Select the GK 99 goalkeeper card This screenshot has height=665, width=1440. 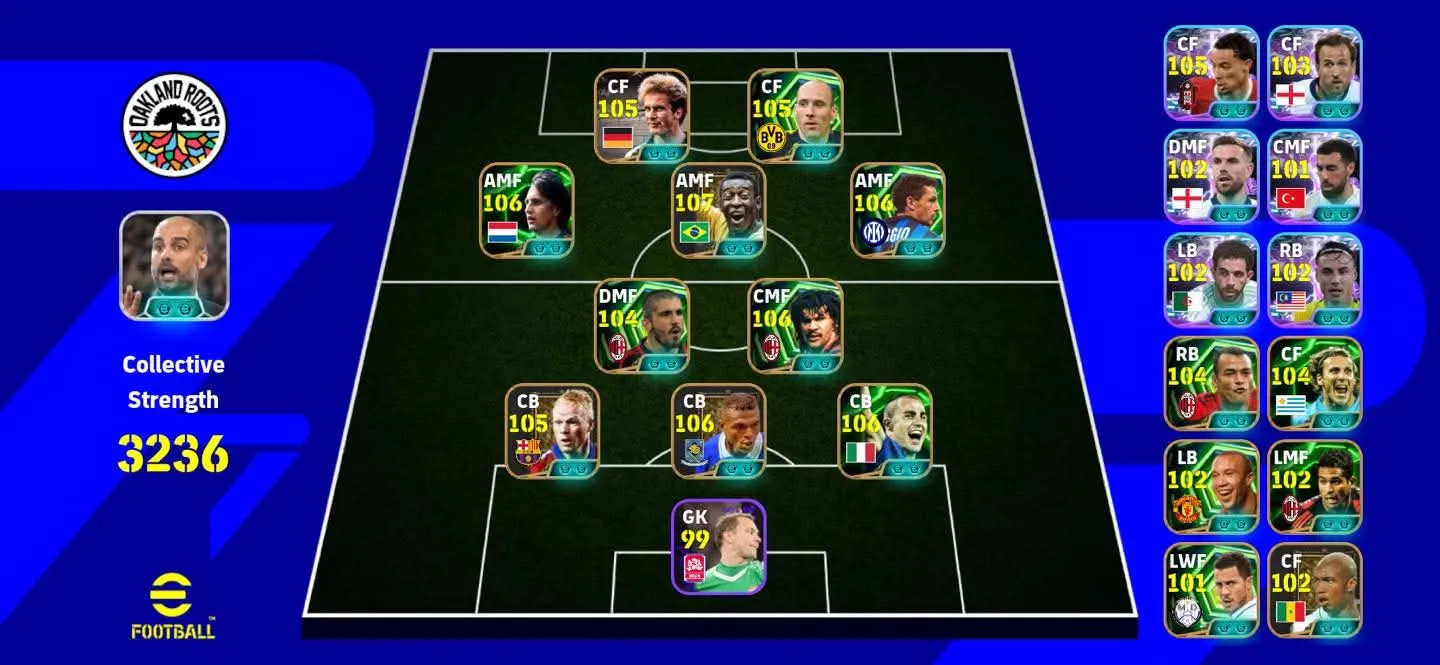pyautogui.click(x=718, y=546)
